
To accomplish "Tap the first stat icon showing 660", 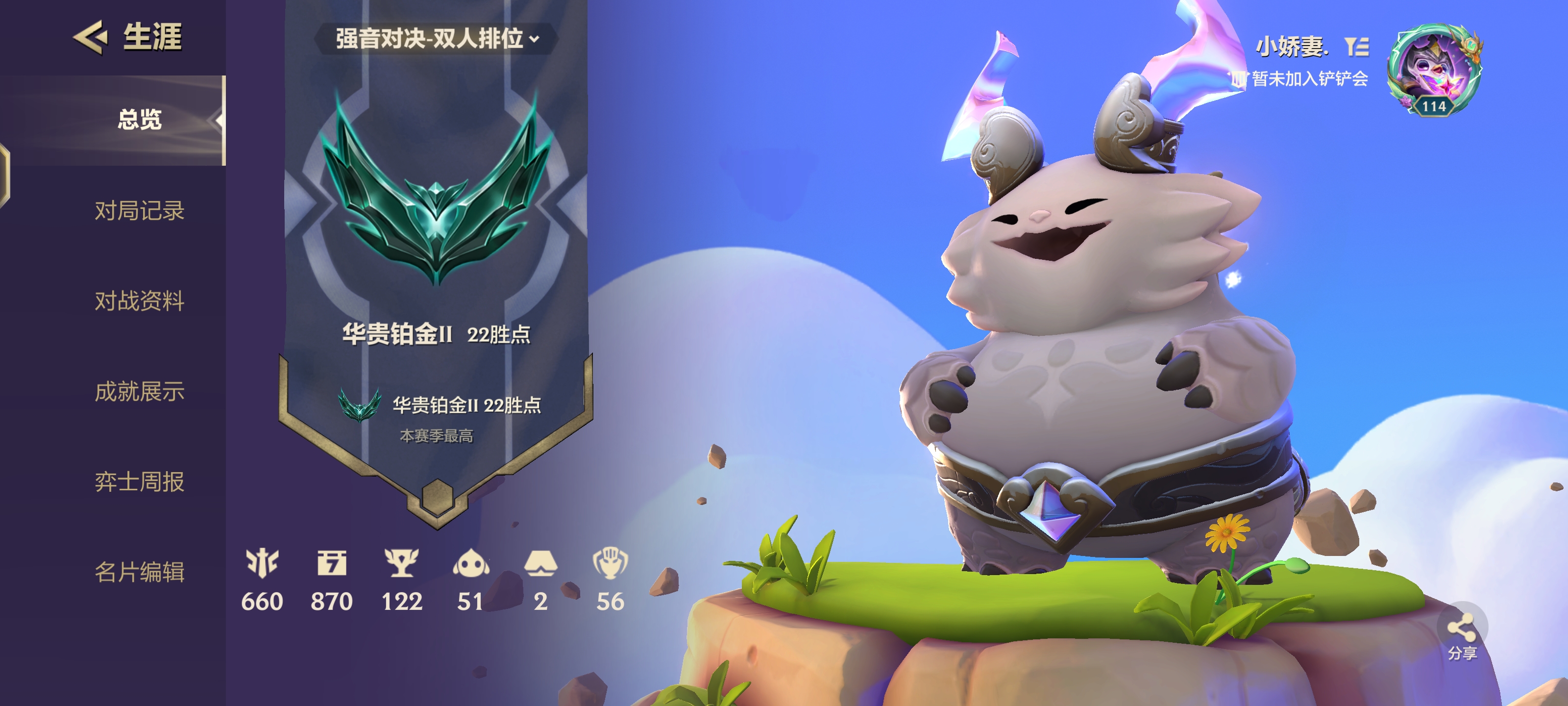I will point(262,563).
